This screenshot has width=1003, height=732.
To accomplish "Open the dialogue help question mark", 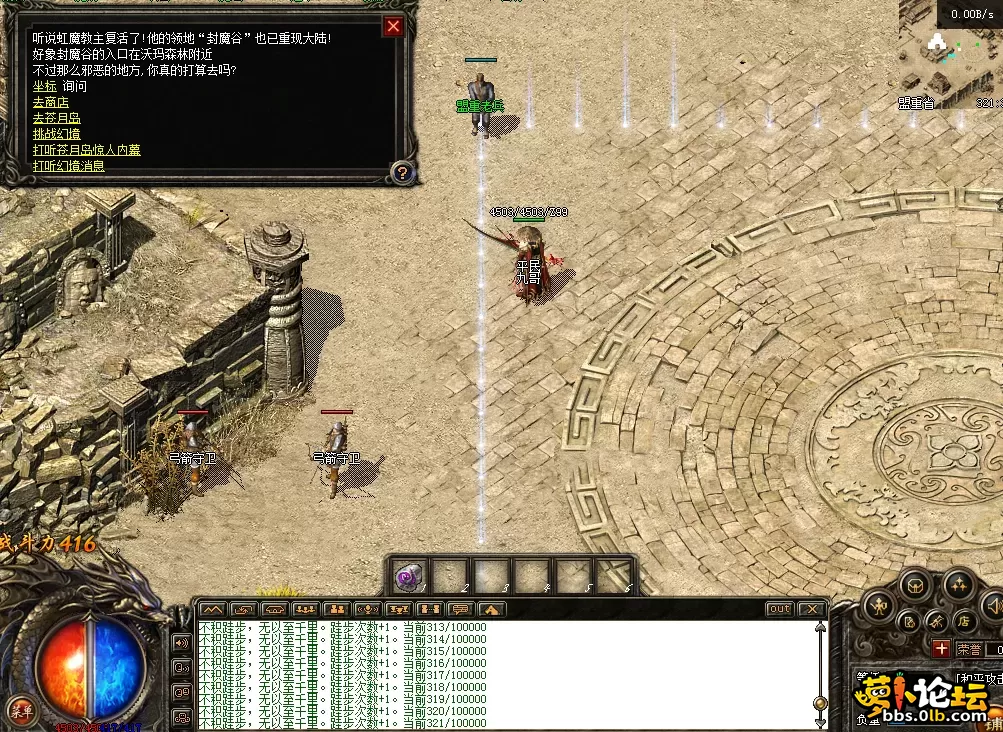I will click(401, 172).
